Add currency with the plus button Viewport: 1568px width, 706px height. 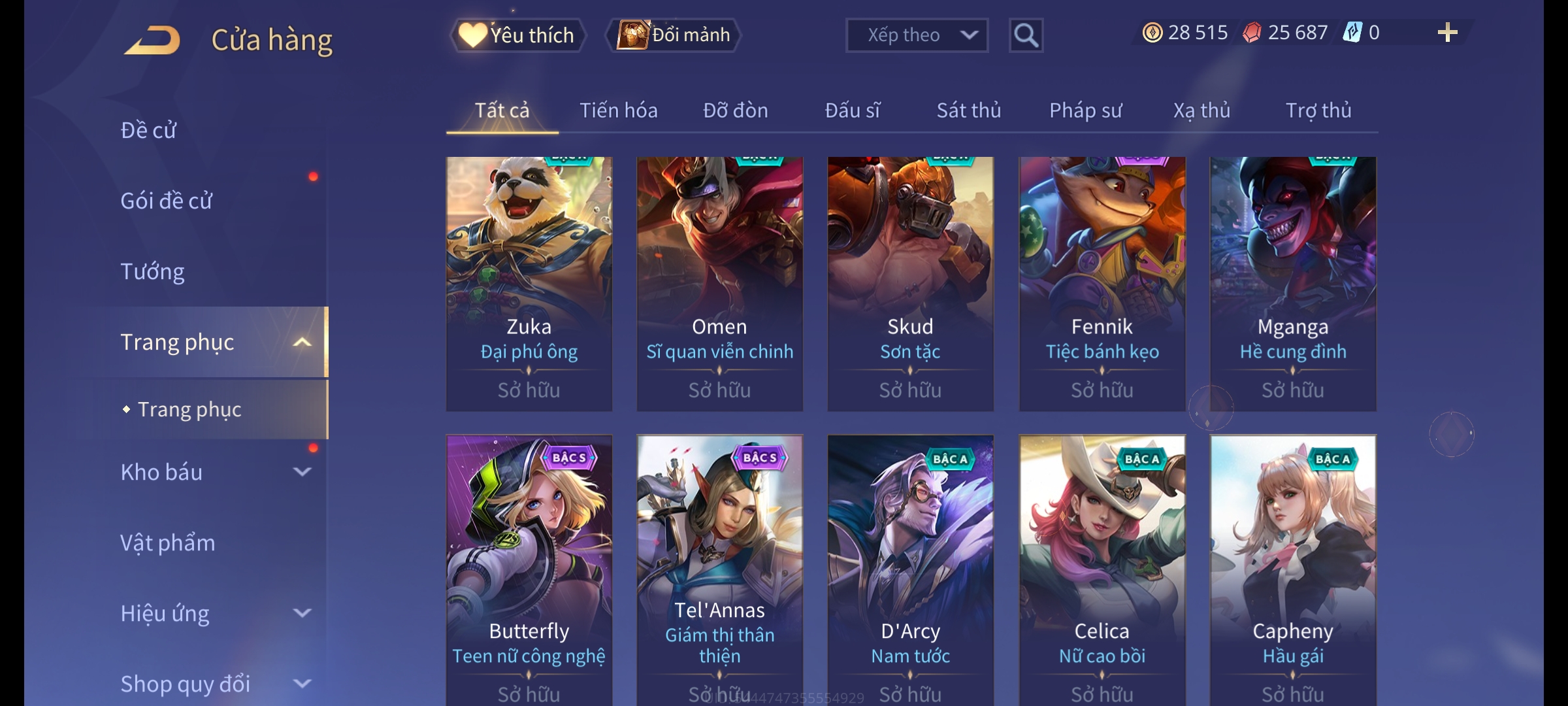(x=1447, y=33)
